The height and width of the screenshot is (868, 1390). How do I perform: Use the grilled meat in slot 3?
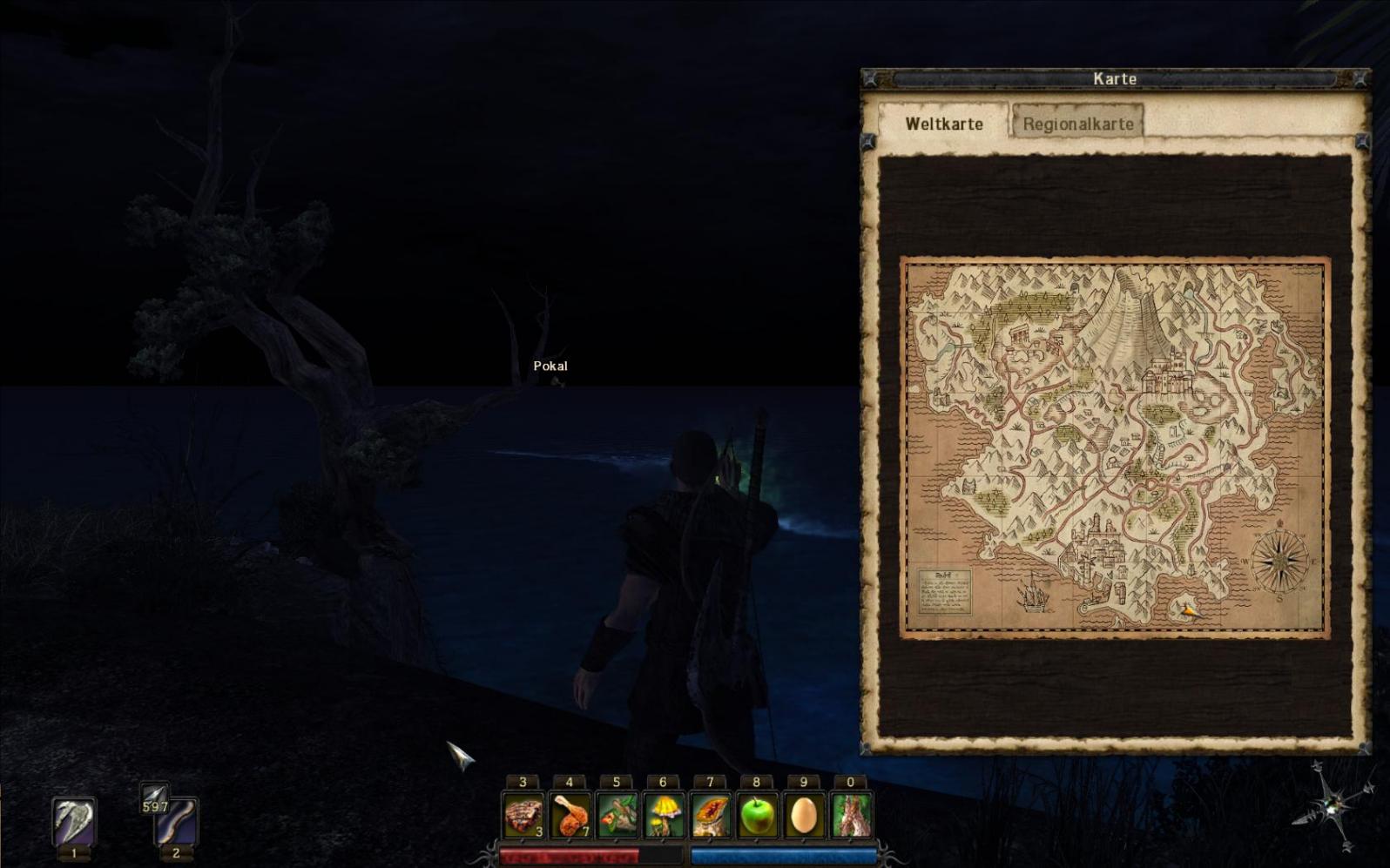(523, 817)
